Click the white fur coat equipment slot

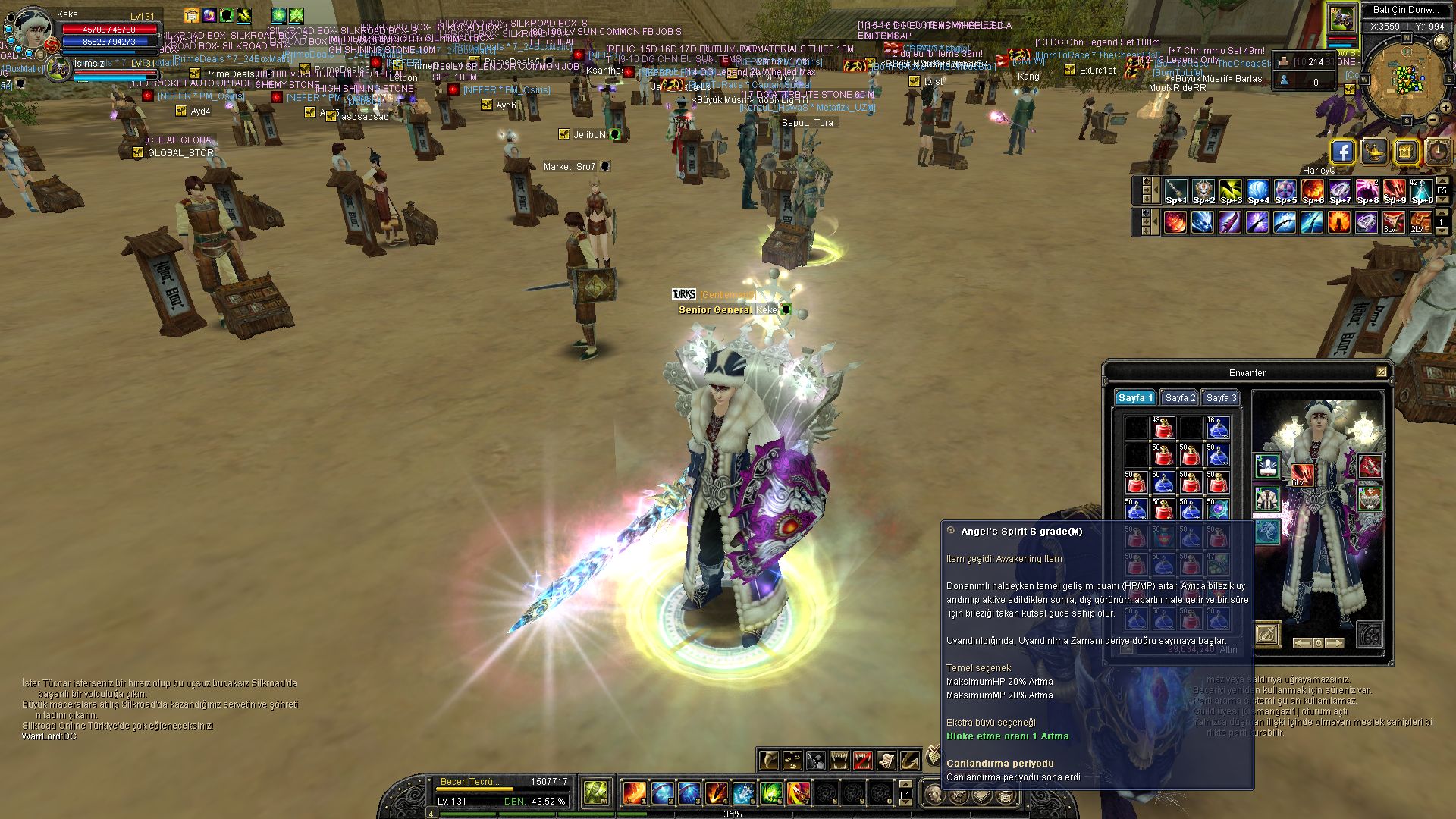[x=1267, y=499]
